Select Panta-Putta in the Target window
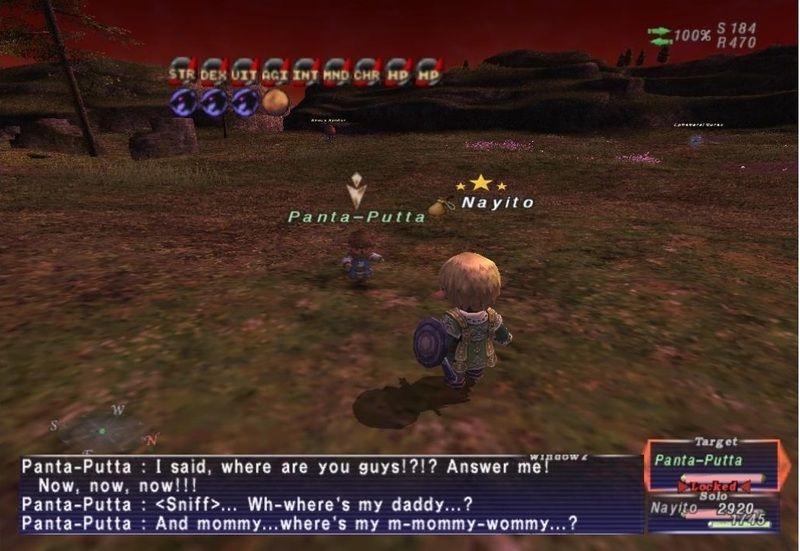 [x=699, y=460]
